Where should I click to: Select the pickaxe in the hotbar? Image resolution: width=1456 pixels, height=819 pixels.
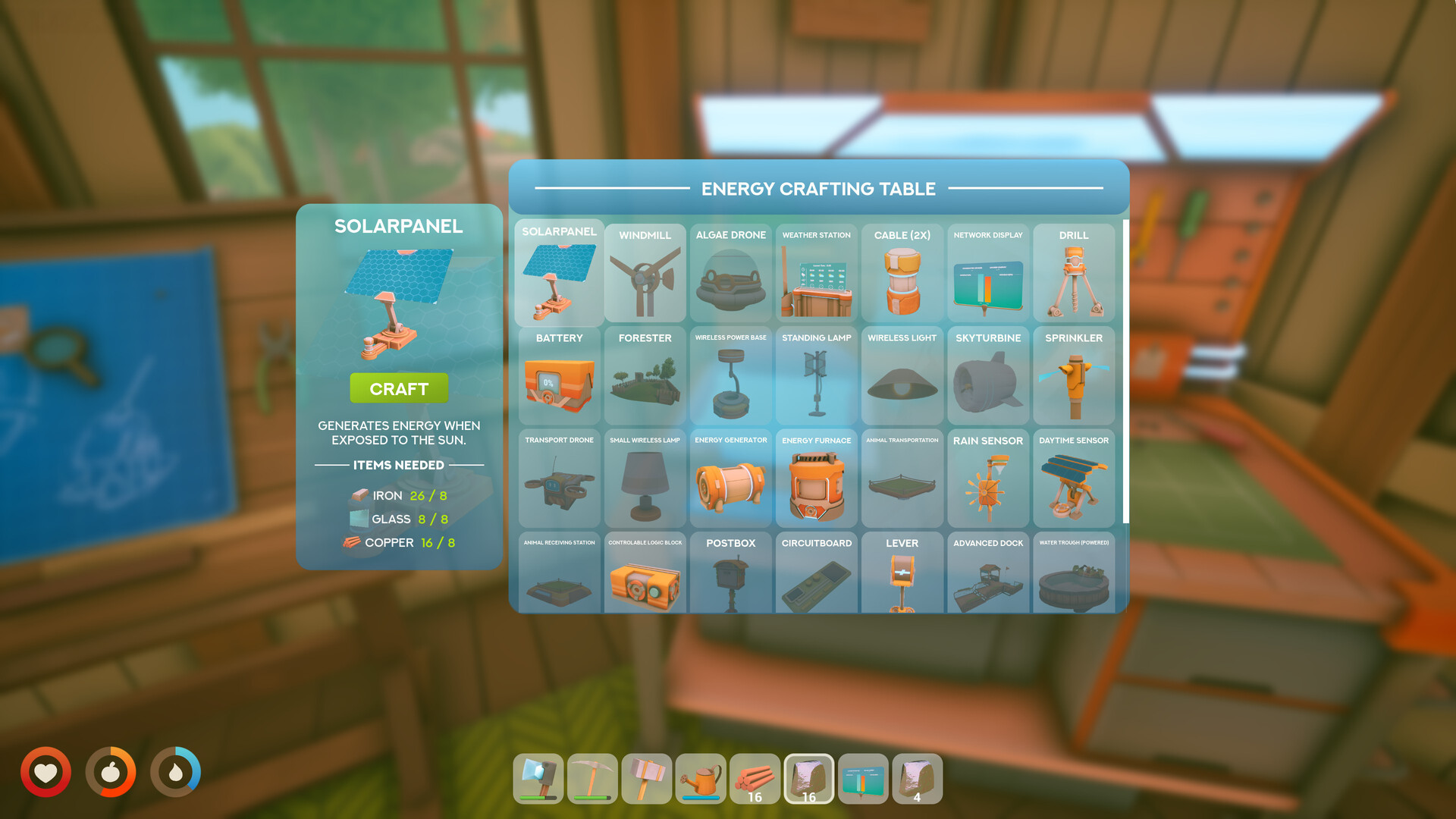coord(592,778)
